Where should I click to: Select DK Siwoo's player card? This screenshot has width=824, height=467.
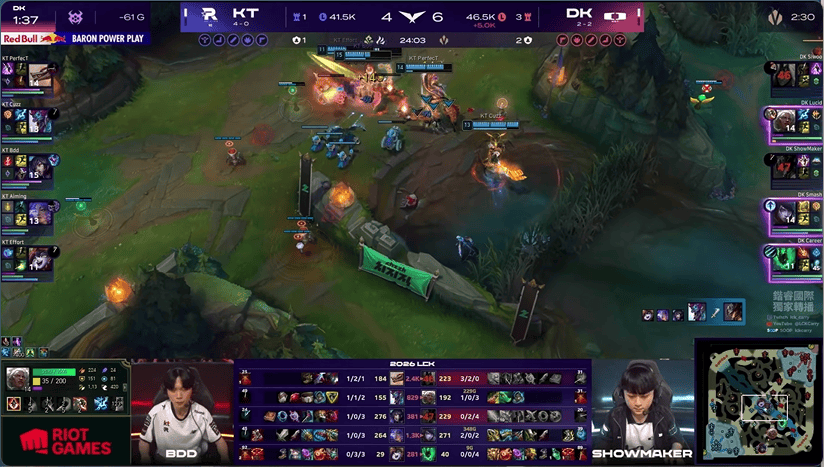pyautogui.click(x=795, y=75)
